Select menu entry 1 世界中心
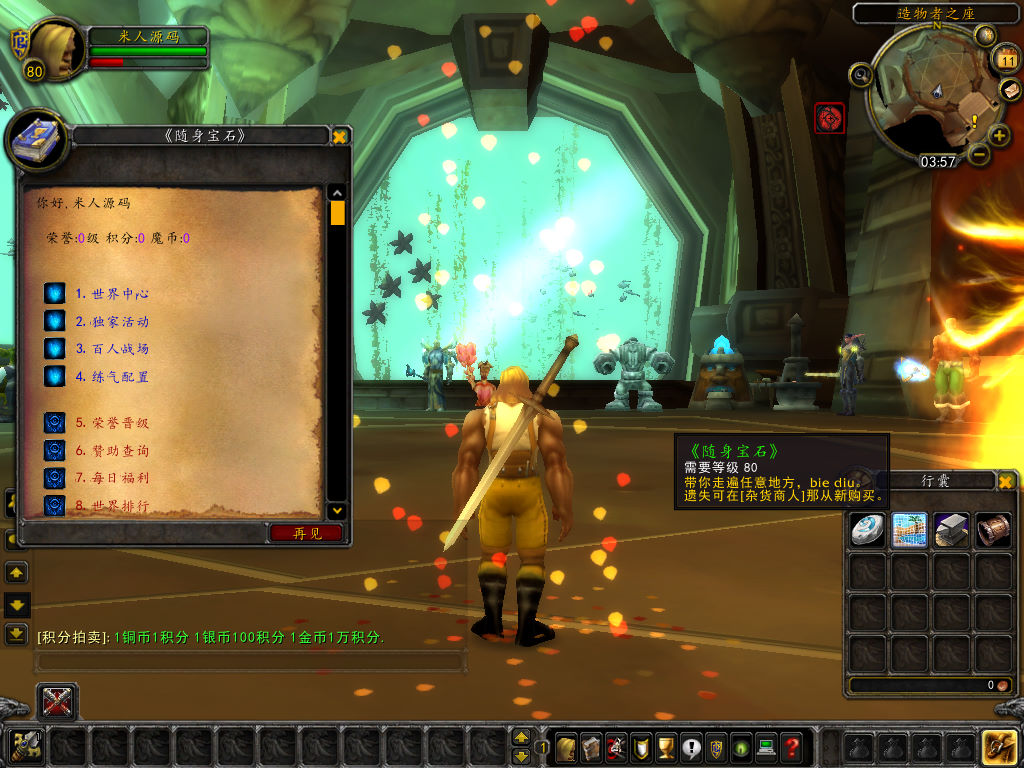Viewport: 1024px width, 768px height. coord(112,294)
